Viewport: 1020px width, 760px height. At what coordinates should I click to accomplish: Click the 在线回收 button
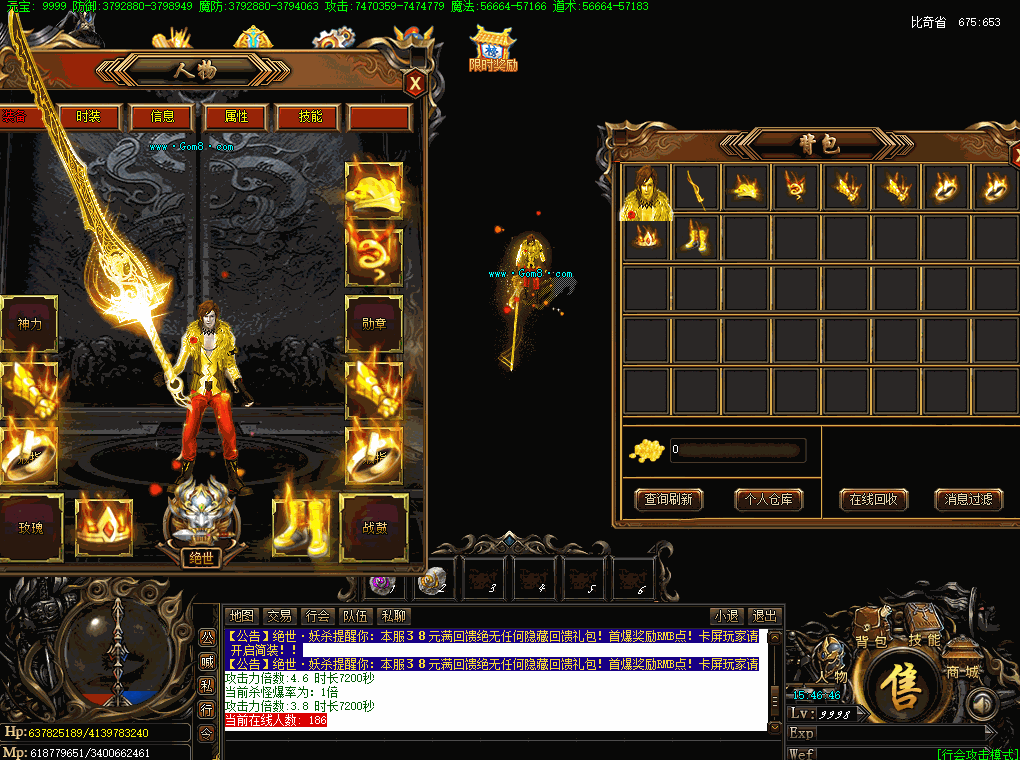point(873,499)
